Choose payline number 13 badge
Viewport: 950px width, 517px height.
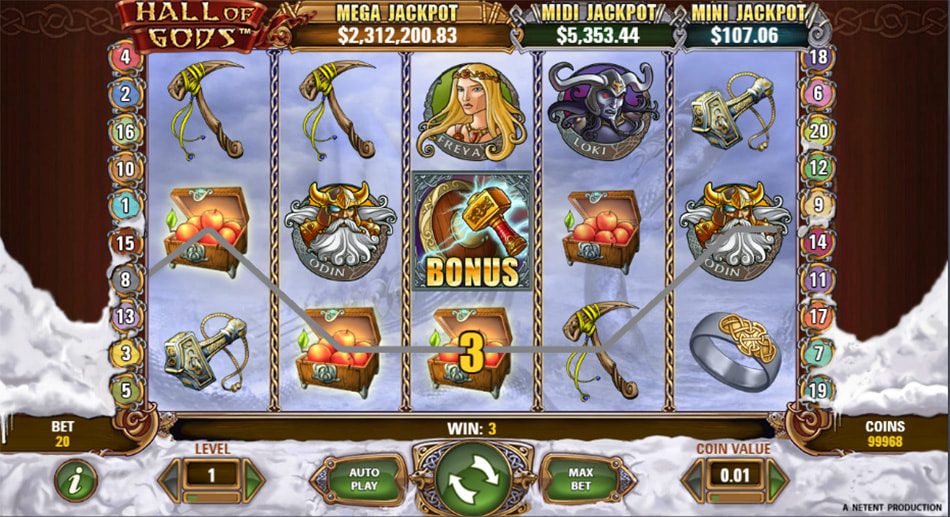pos(126,316)
